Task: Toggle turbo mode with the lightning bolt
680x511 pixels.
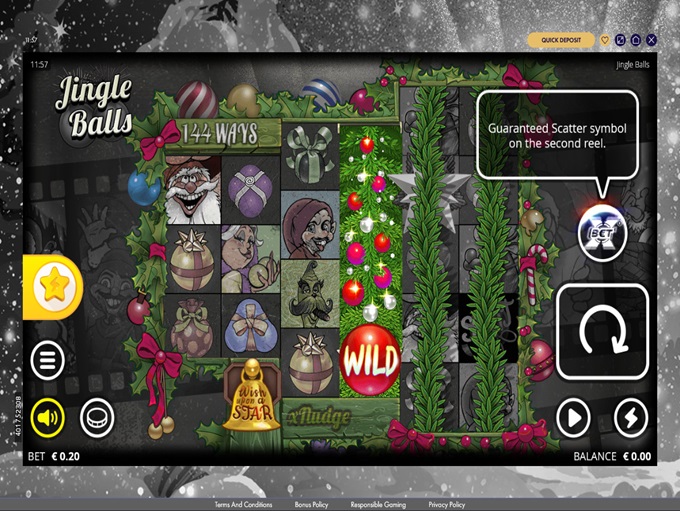Action: 630,417
